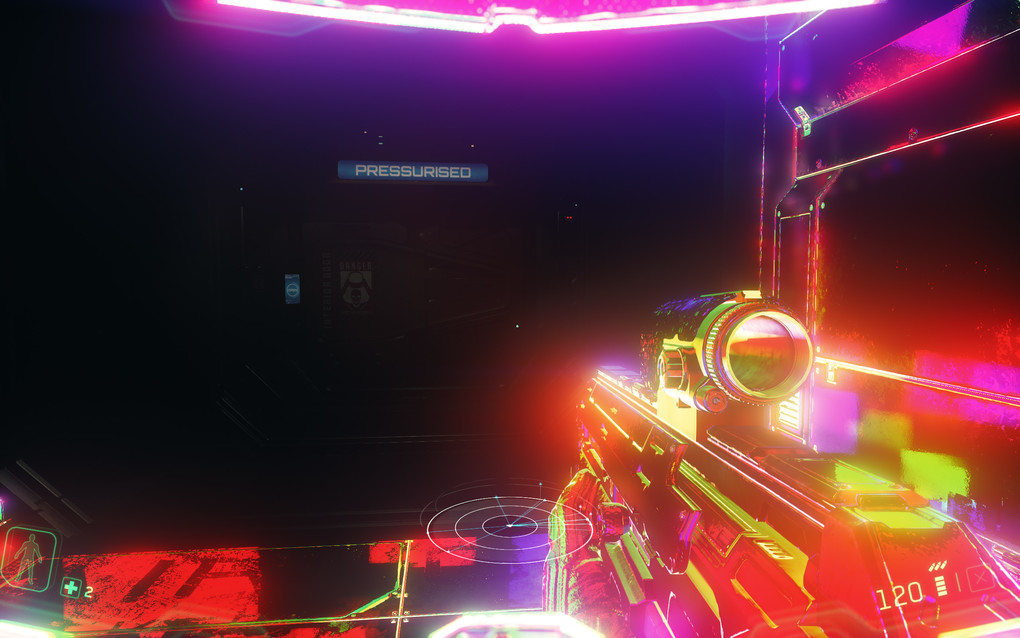Click the three-bullet fire mode icon
The width and height of the screenshot is (1020, 638).
click(939, 566)
